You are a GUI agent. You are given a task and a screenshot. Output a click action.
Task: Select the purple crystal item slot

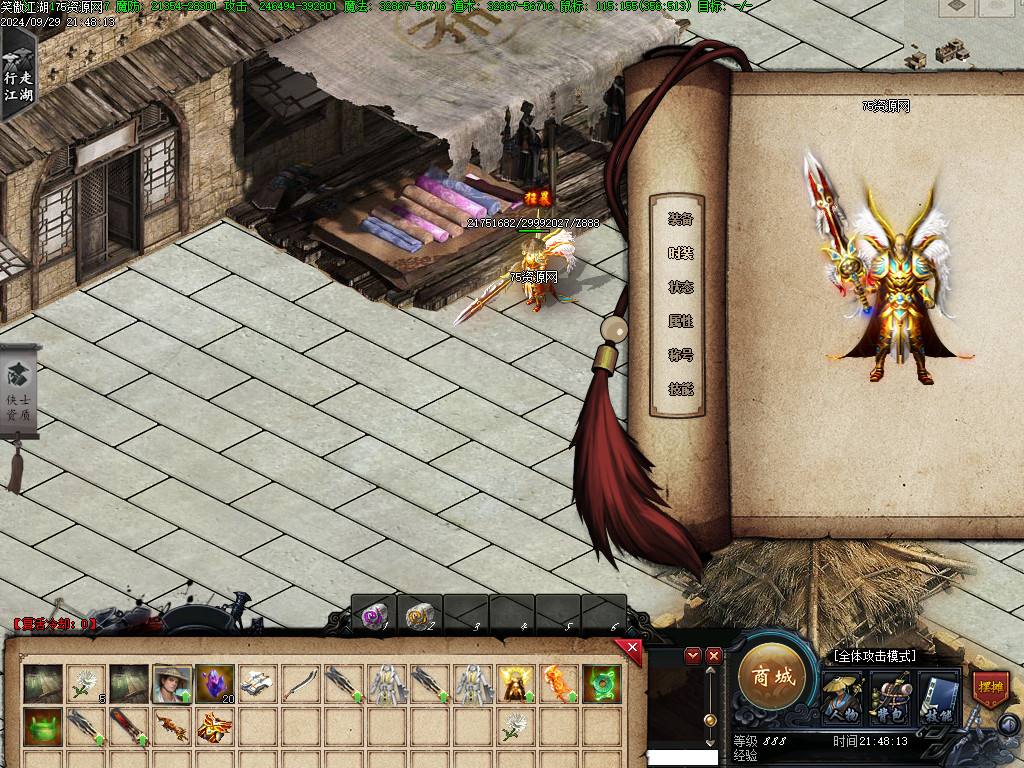[215, 683]
